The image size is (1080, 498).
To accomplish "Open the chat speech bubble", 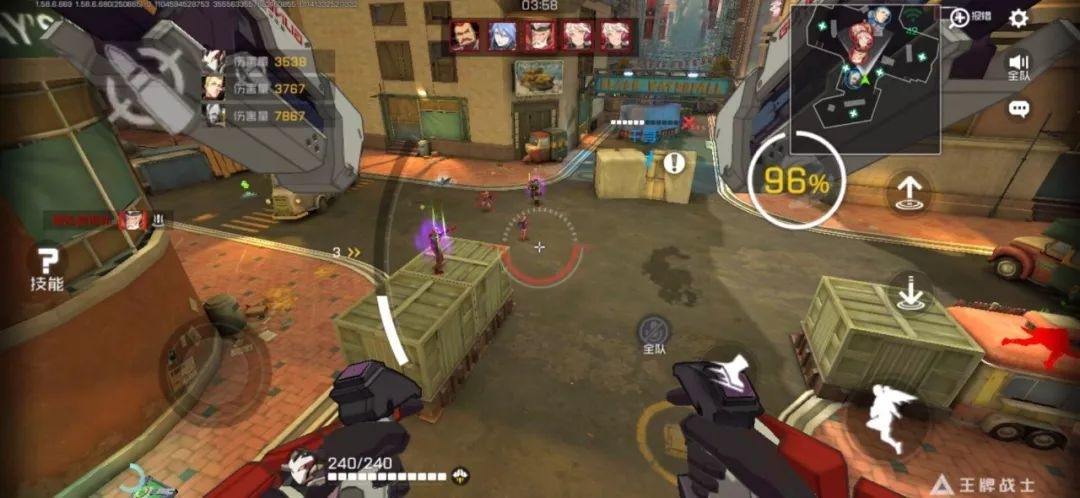I will click(x=1018, y=110).
